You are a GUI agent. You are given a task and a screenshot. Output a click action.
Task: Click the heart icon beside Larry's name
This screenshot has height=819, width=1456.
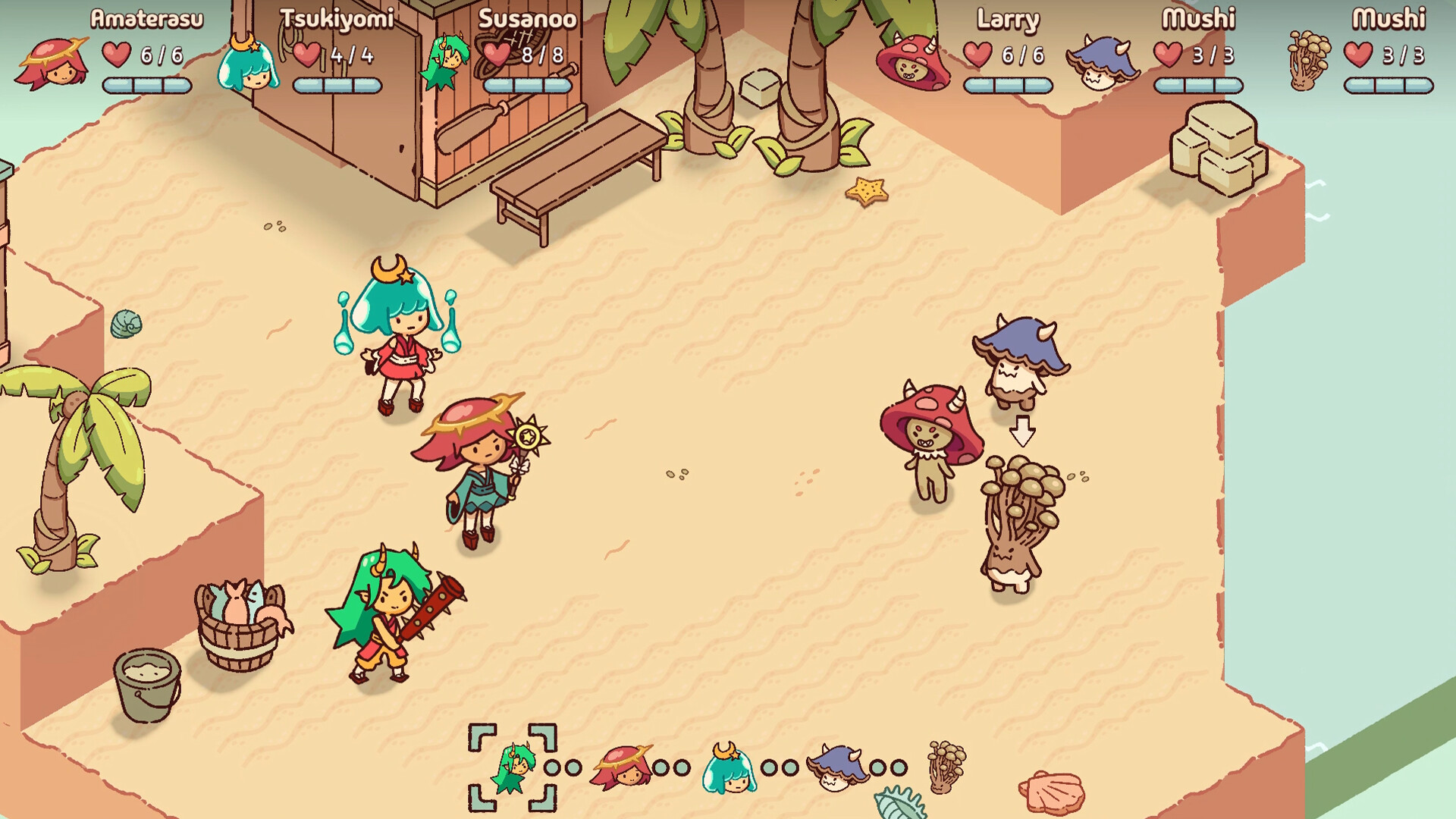coord(978,55)
